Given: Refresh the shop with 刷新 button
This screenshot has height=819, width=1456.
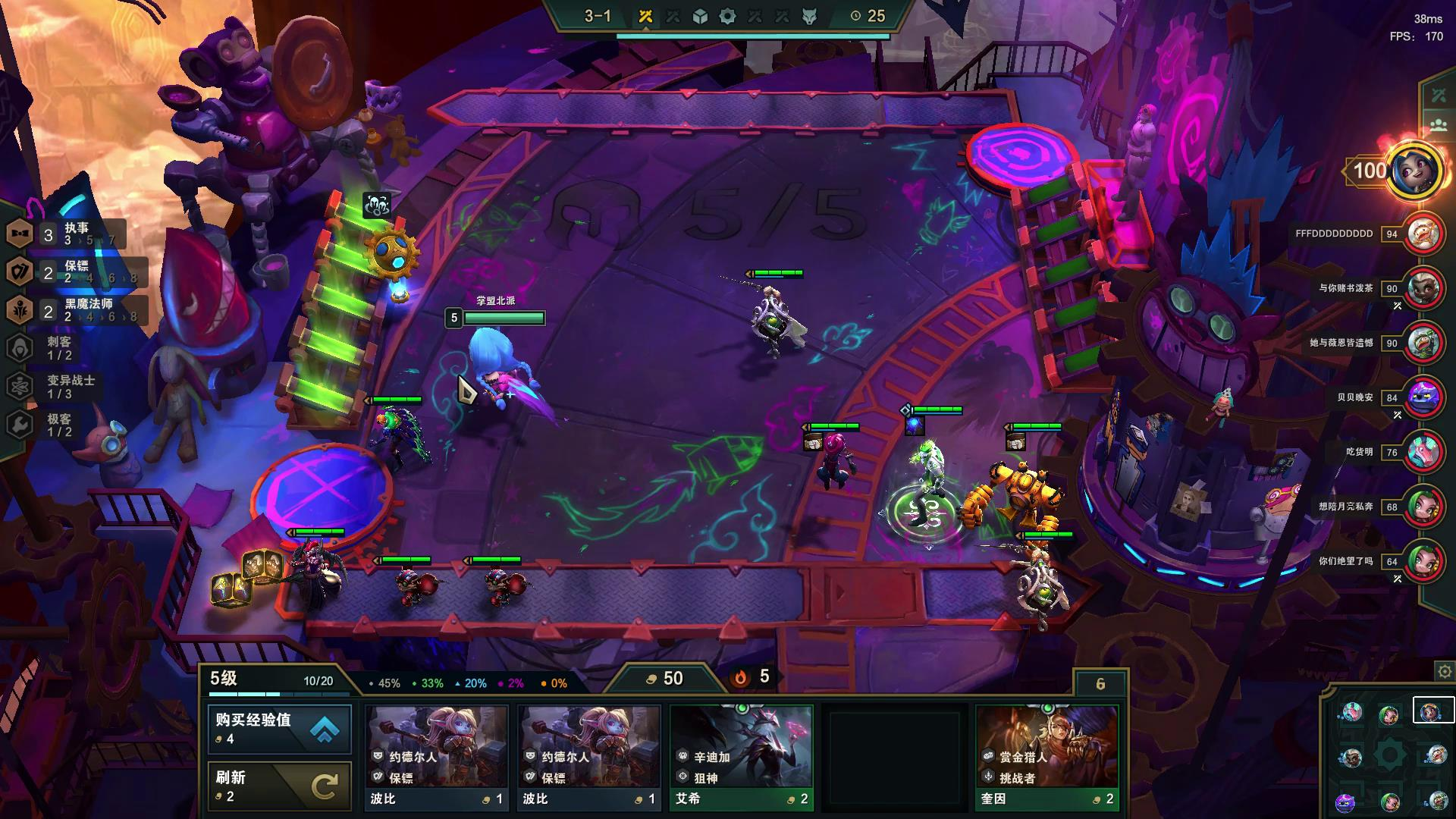Looking at the screenshot, I should tap(279, 786).
